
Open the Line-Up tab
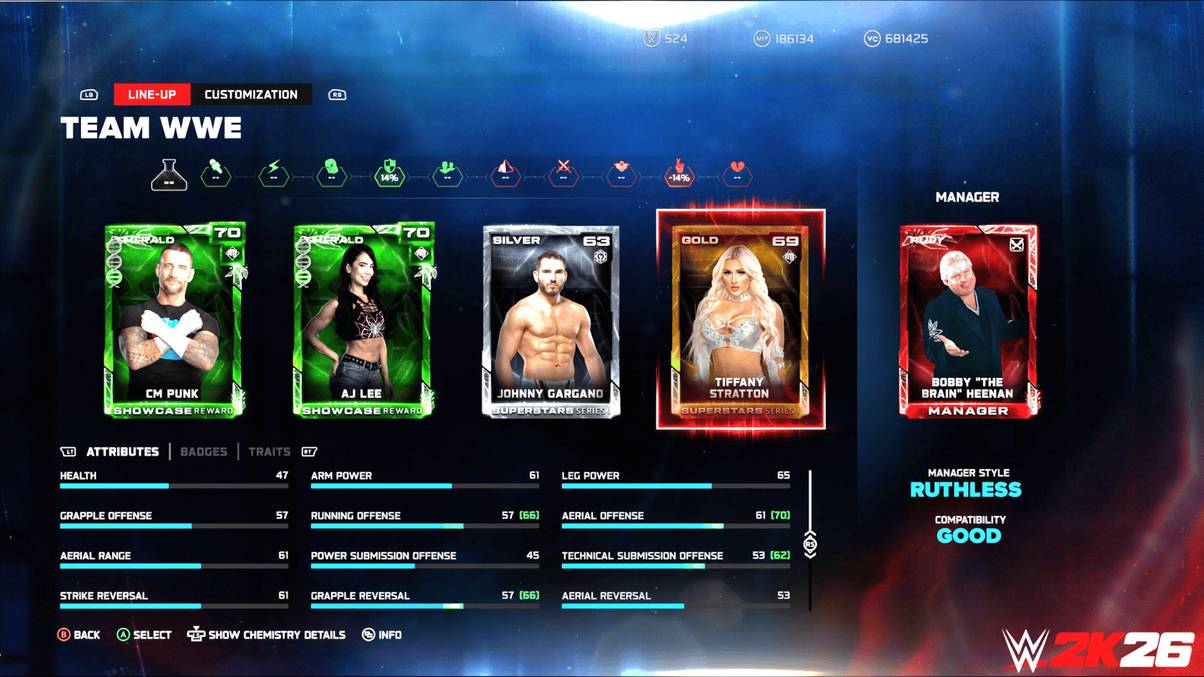click(152, 95)
